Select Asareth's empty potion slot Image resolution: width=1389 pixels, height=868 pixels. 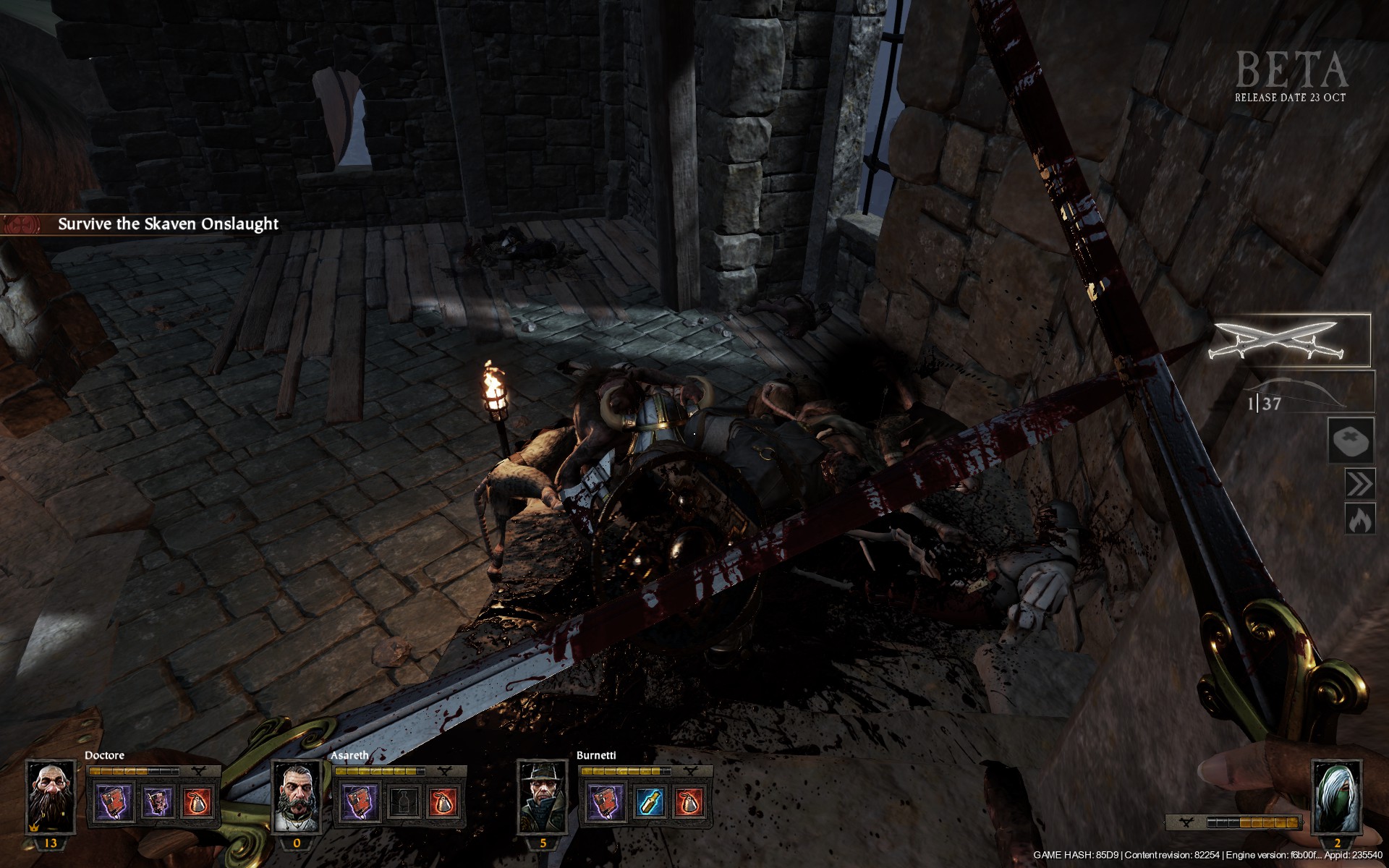[403, 803]
